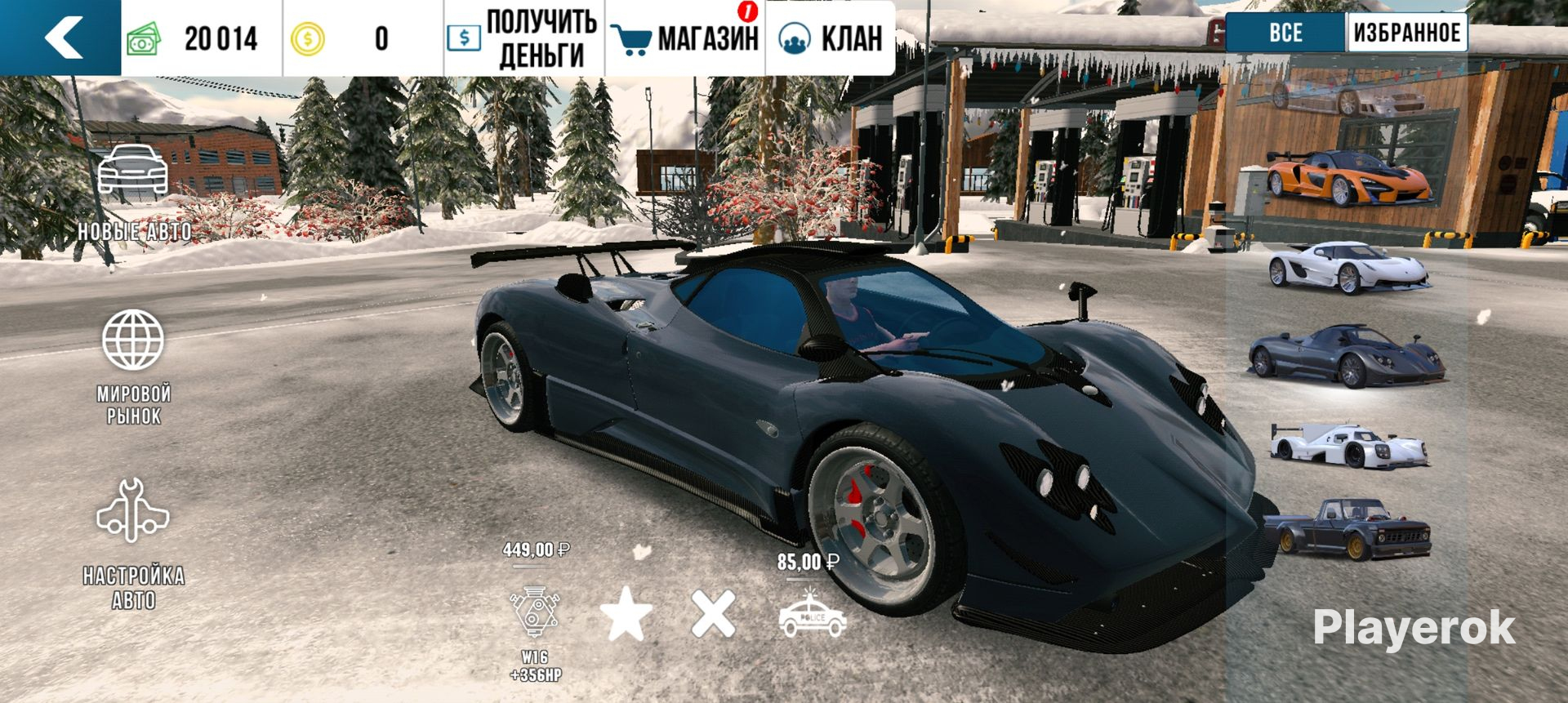This screenshot has height=703, width=1568.
Task: Go back with the white arrow button
Action: tap(61, 38)
